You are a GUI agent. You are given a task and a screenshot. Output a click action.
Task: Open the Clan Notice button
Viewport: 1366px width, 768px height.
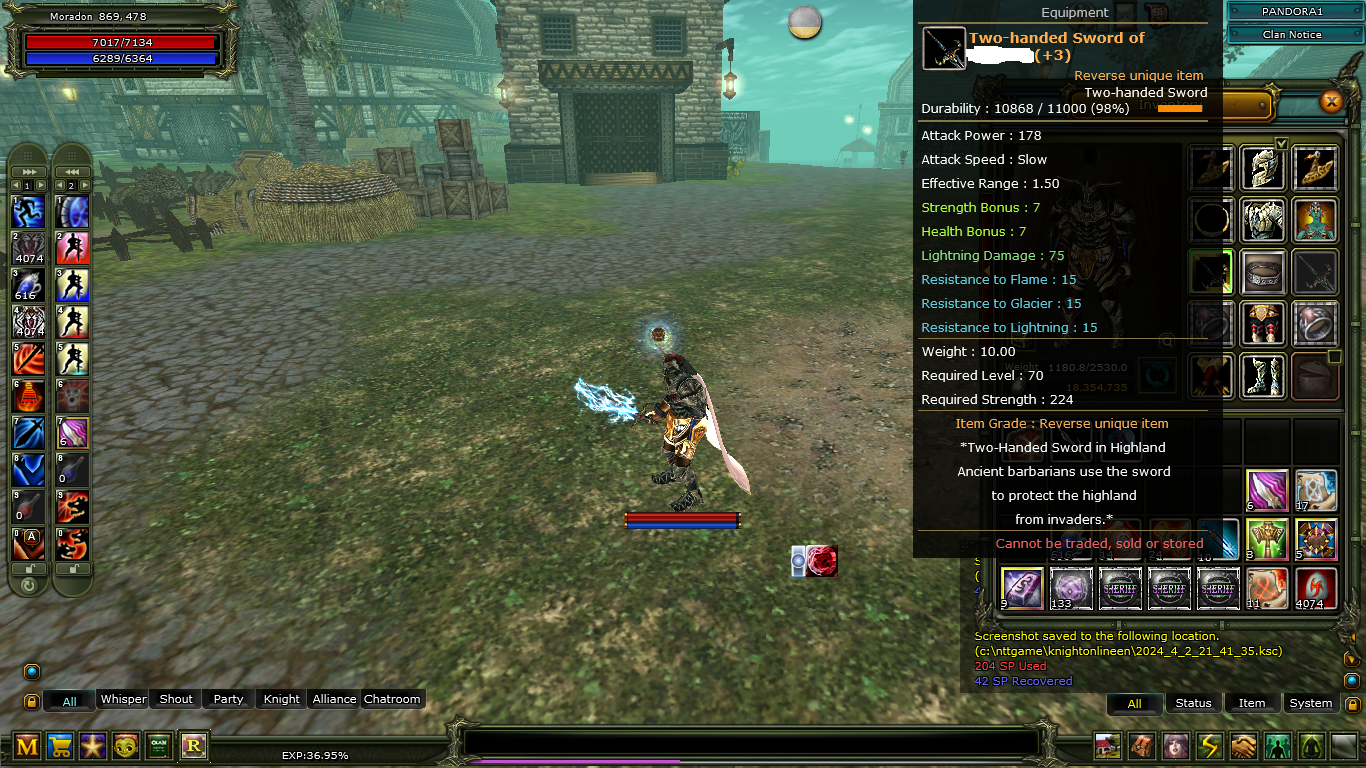coord(1295,34)
